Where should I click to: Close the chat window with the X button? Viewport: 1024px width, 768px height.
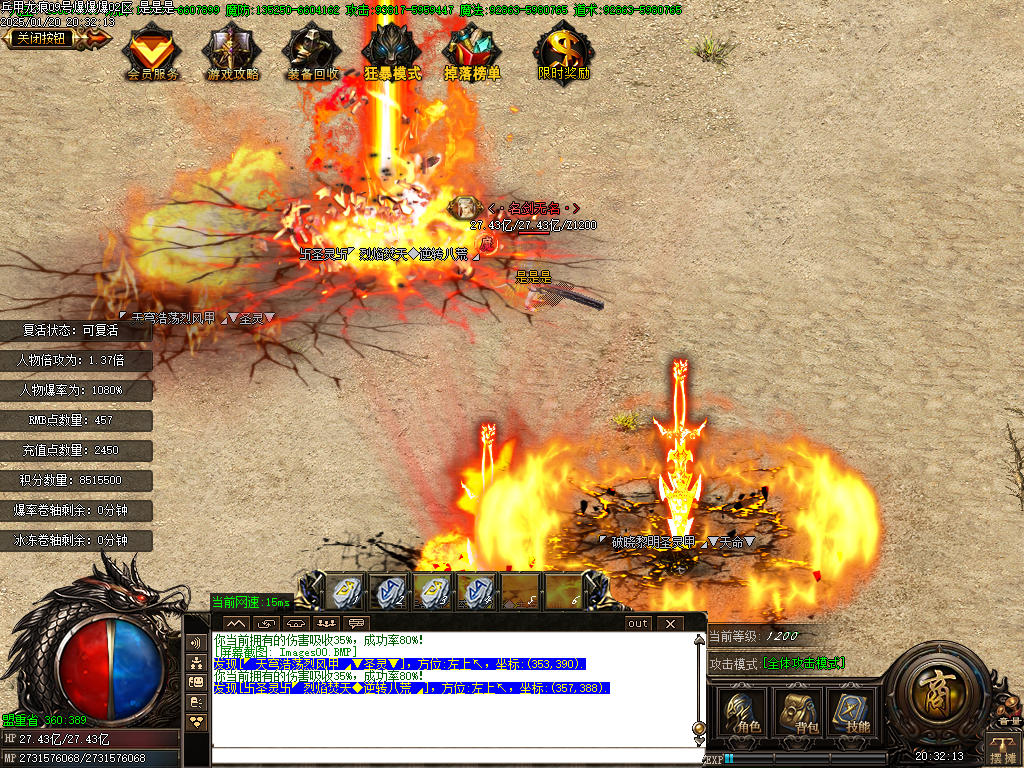669,623
